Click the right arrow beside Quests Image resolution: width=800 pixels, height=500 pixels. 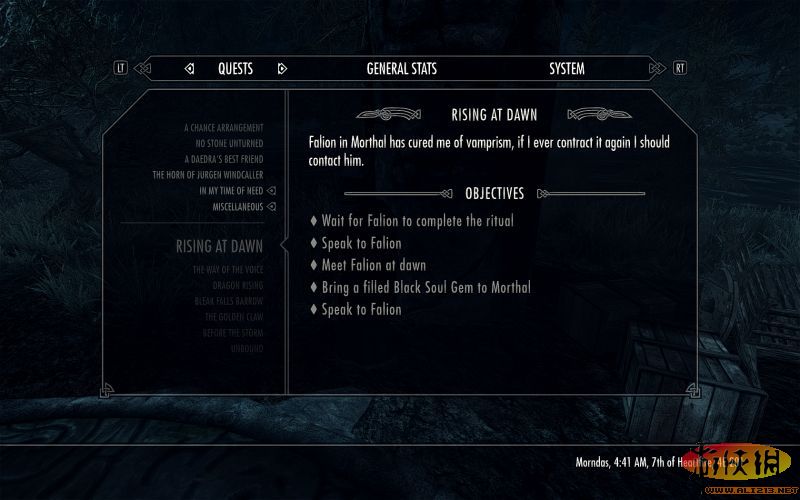tap(282, 69)
